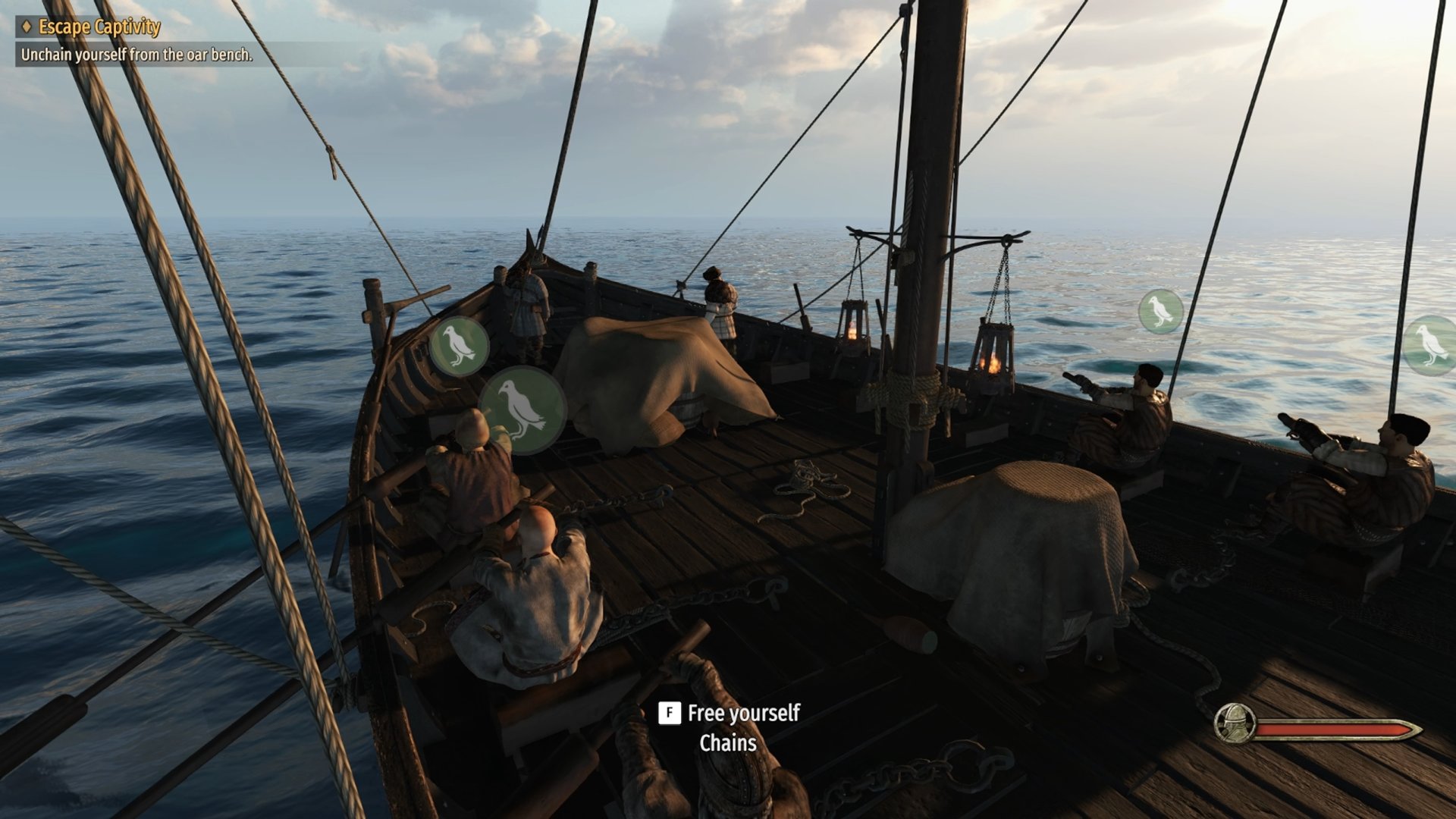Screen dimensions: 1456x819
Task: Open the Escape Captivity quest tracker
Action: point(99,27)
